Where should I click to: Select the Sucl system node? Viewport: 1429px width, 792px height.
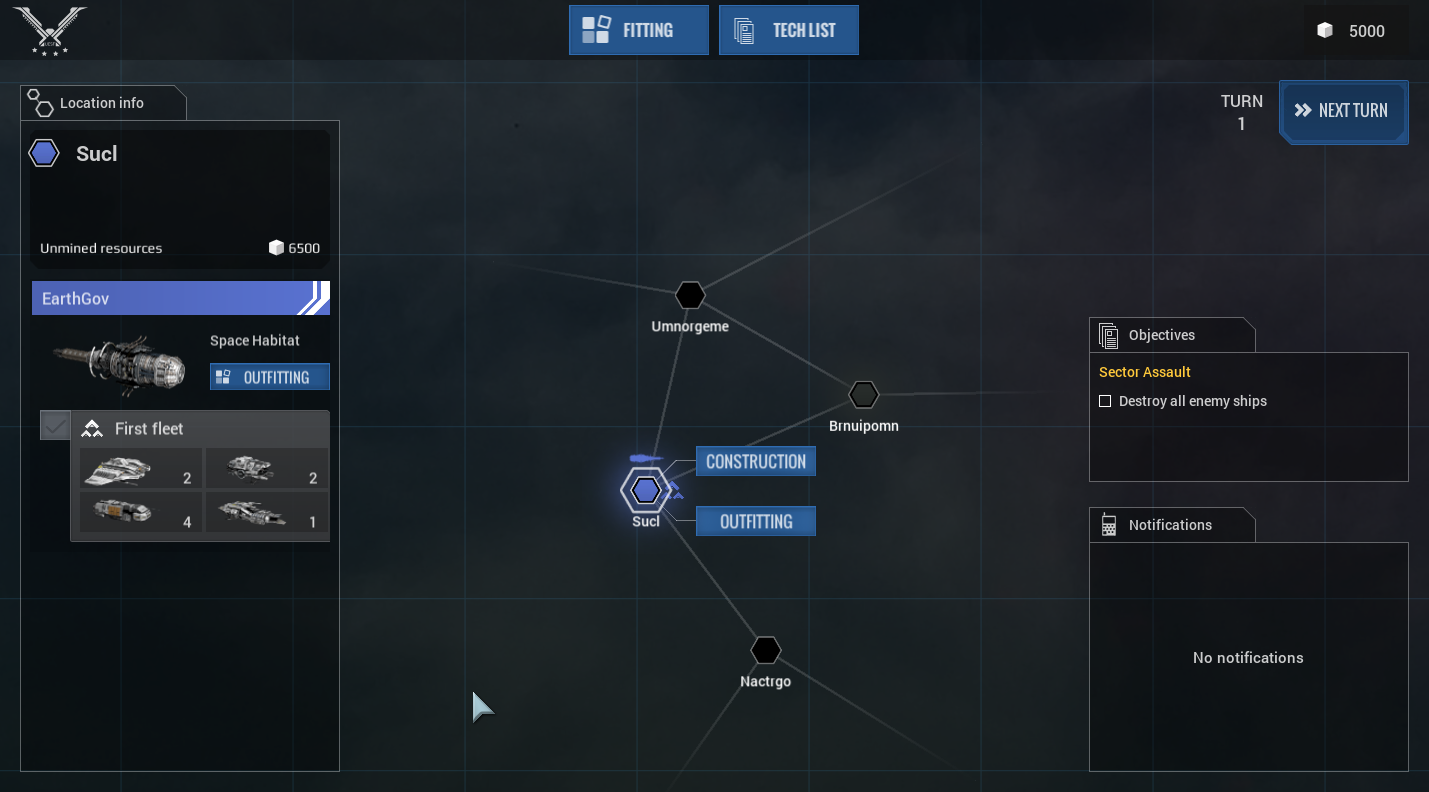click(645, 490)
